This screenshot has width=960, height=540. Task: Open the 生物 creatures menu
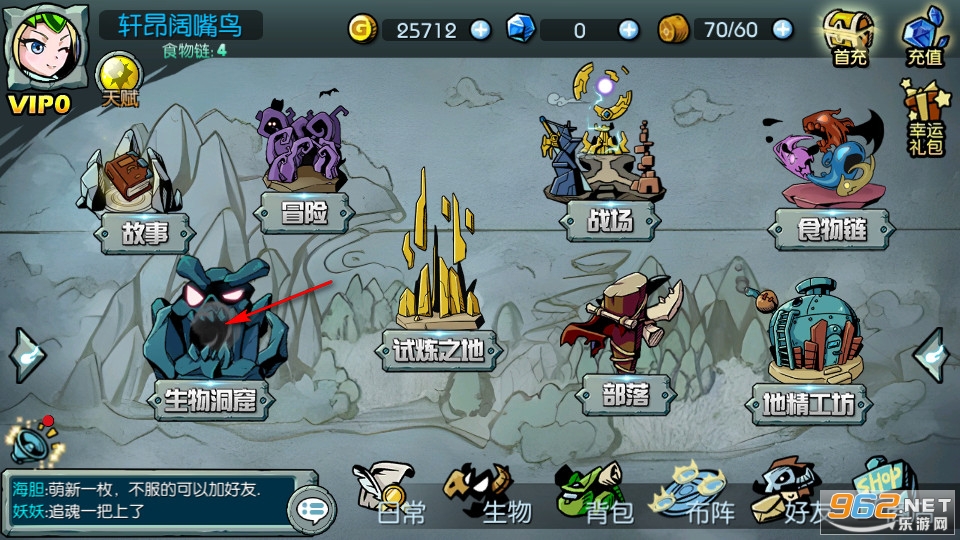tap(496, 494)
